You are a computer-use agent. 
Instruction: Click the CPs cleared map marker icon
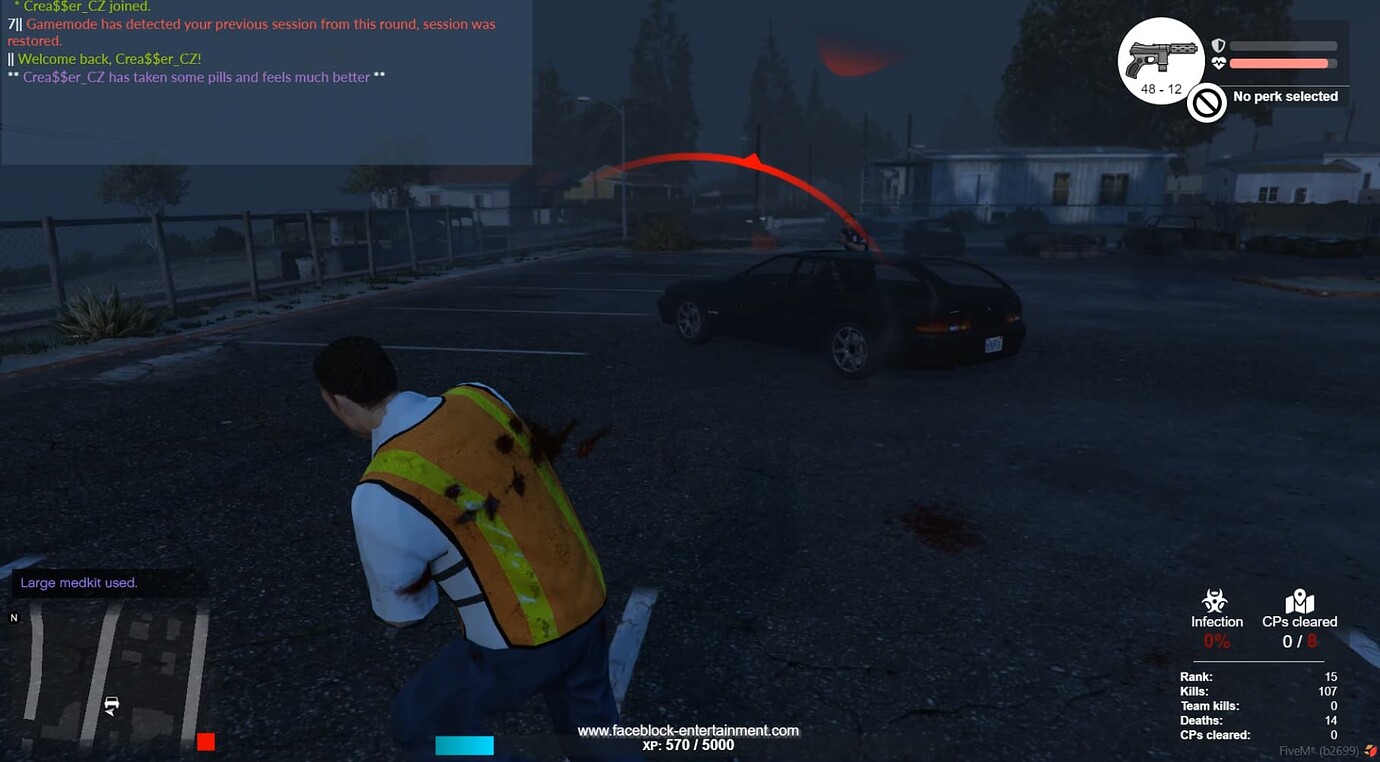click(1301, 599)
